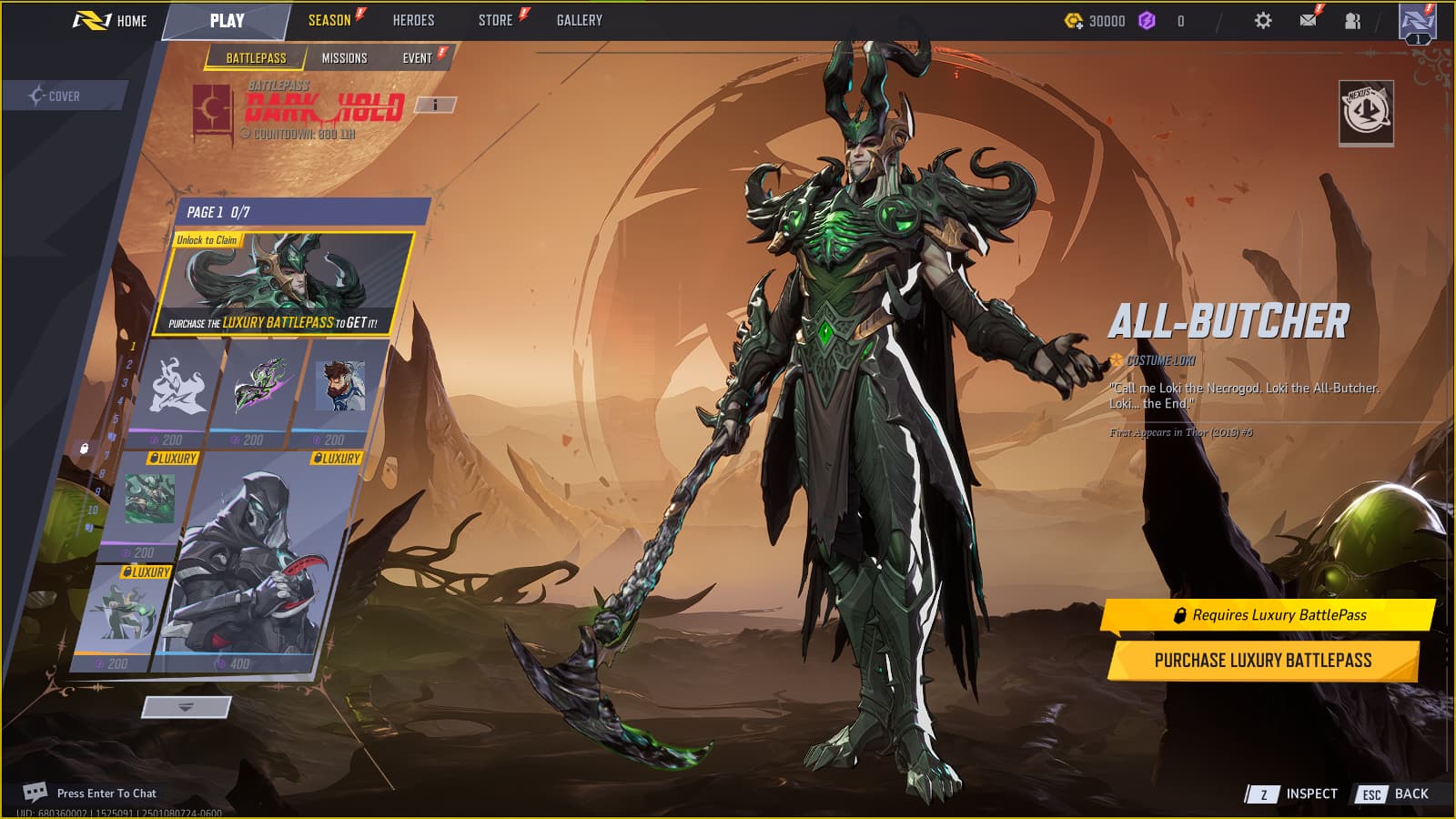Open the Store tab
This screenshot has height=819, width=1456.
[x=496, y=20]
